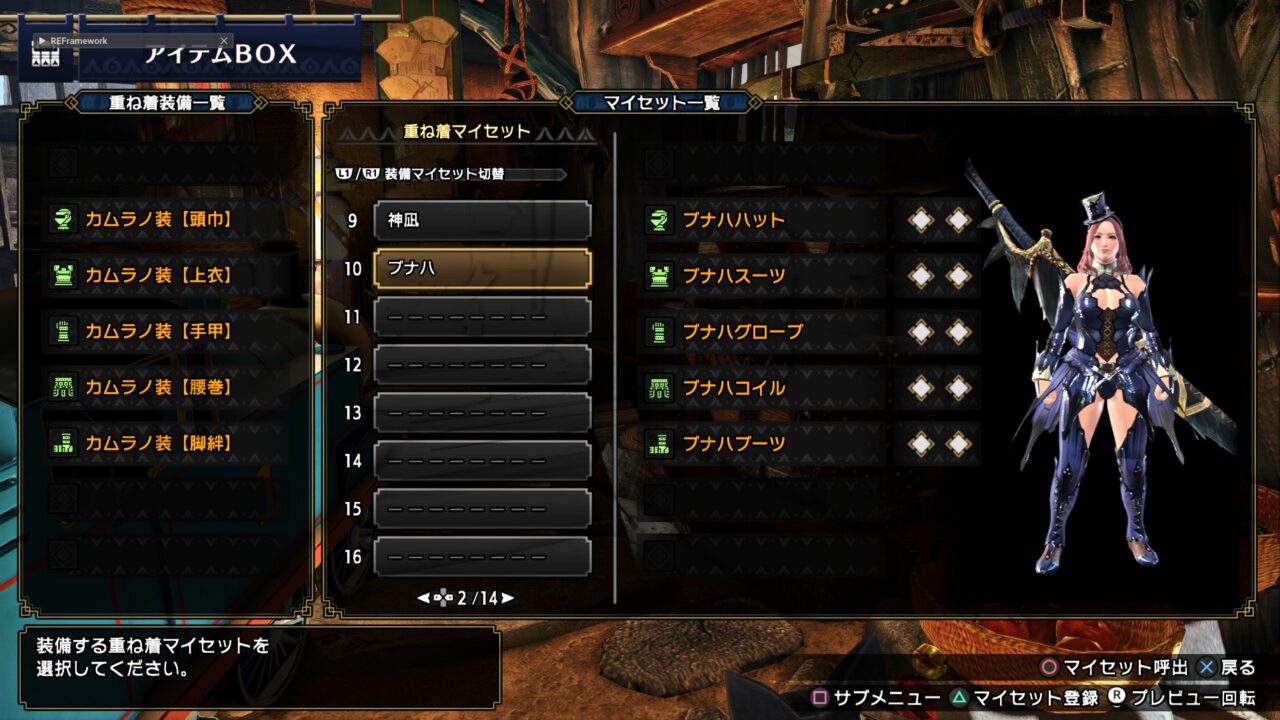The image size is (1280, 720).
Task: Select empty layered set slot 11
Action: [482, 316]
